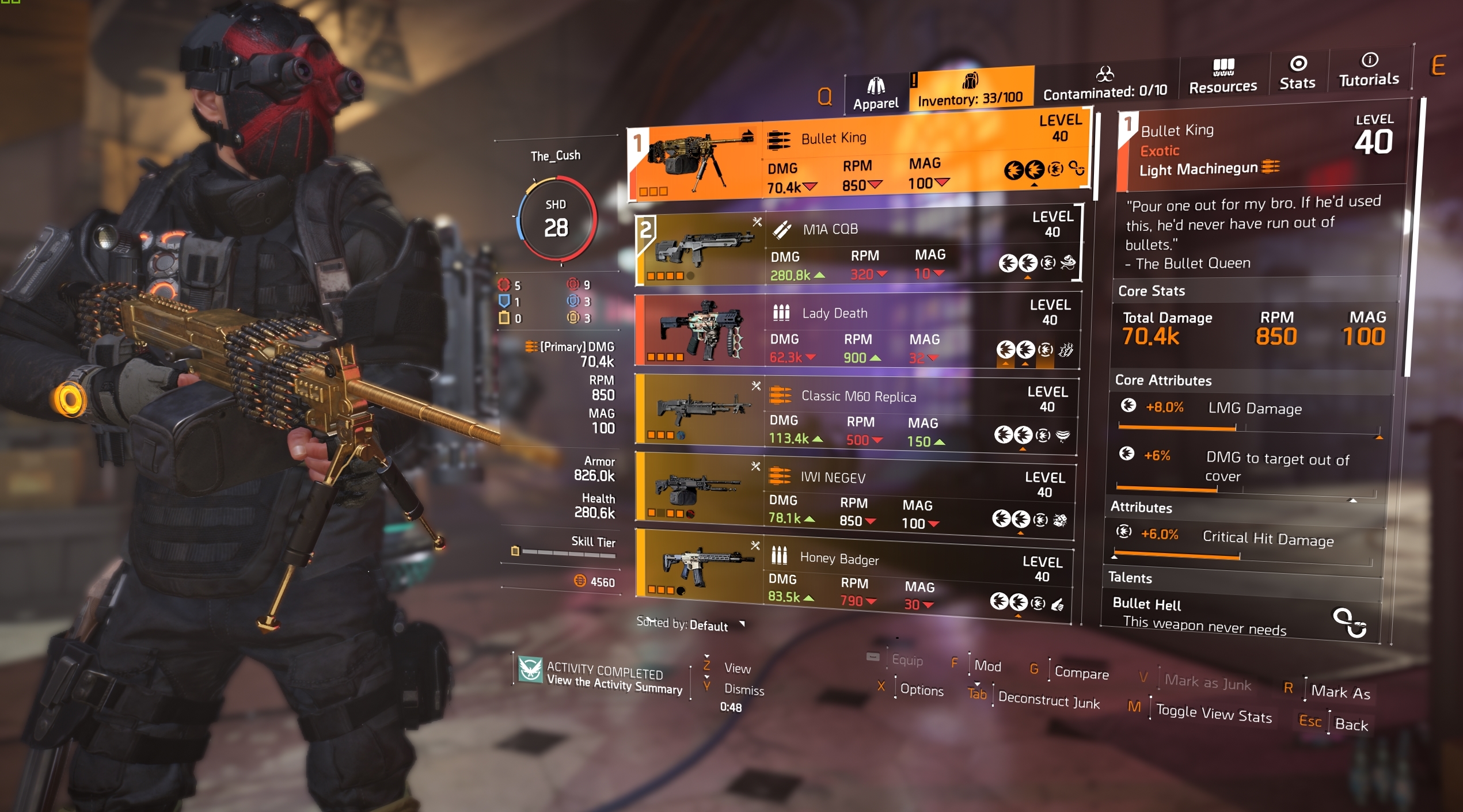Click Deconstruct Junk
This screenshot has height=812, width=1463.
(1048, 700)
